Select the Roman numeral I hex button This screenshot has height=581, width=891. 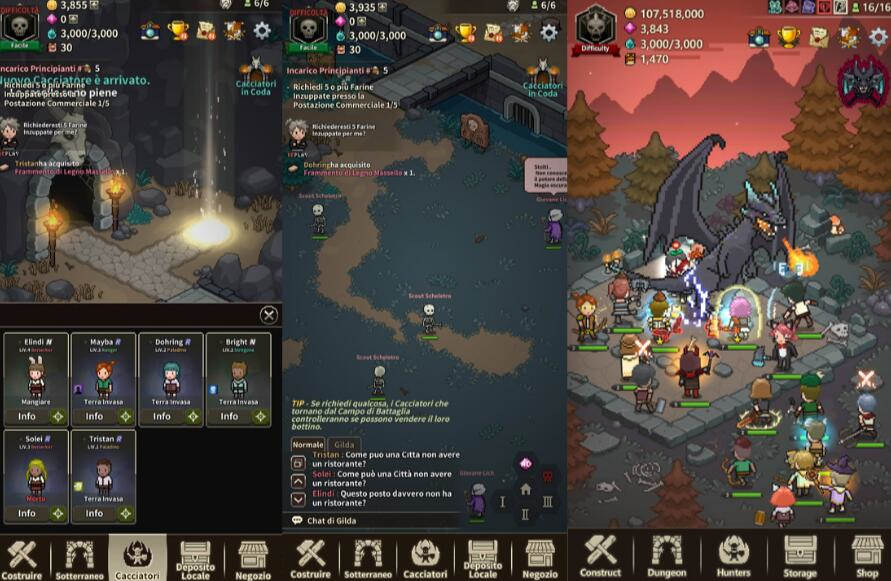coord(503,501)
